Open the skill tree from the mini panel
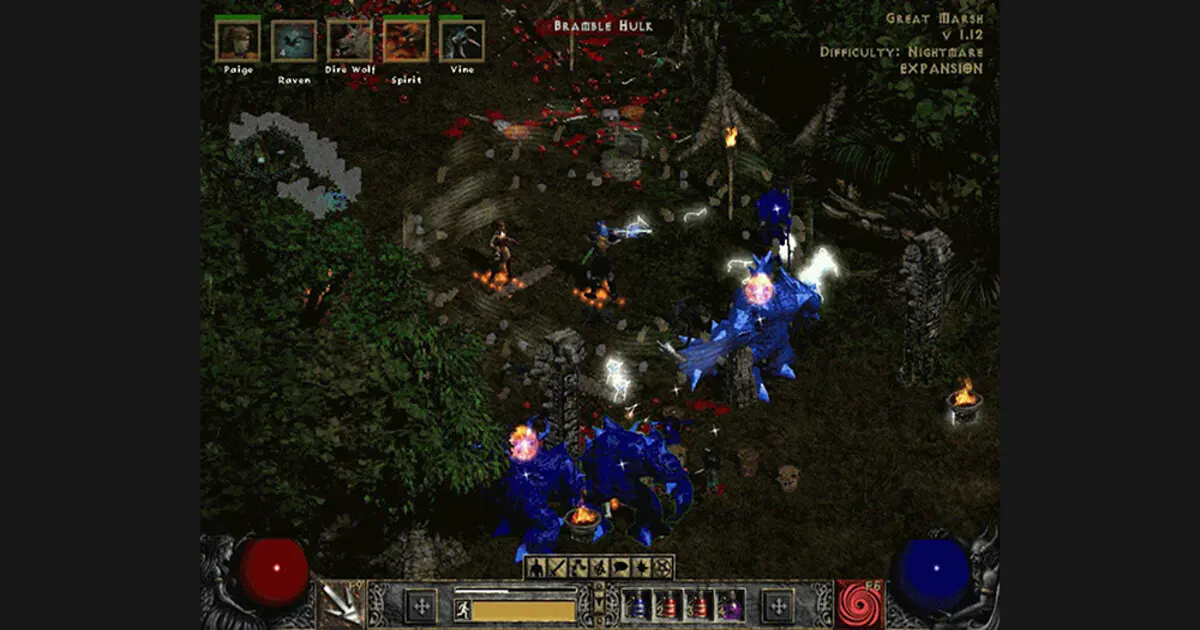This screenshot has height=630, width=1200. (577, 568)
